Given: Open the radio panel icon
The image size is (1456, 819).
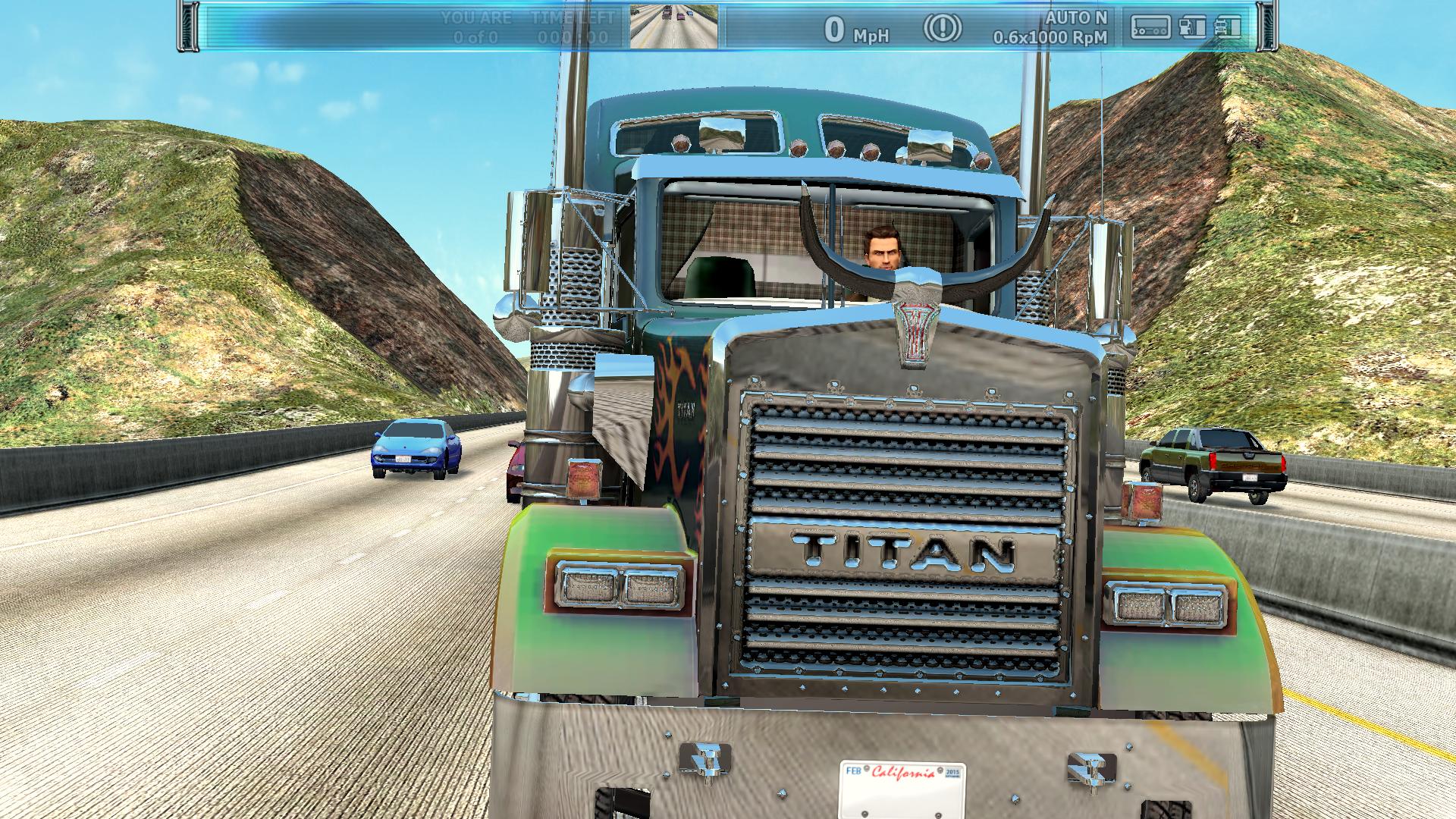Looking at the screenshot, I should [x=1150, y=27].
